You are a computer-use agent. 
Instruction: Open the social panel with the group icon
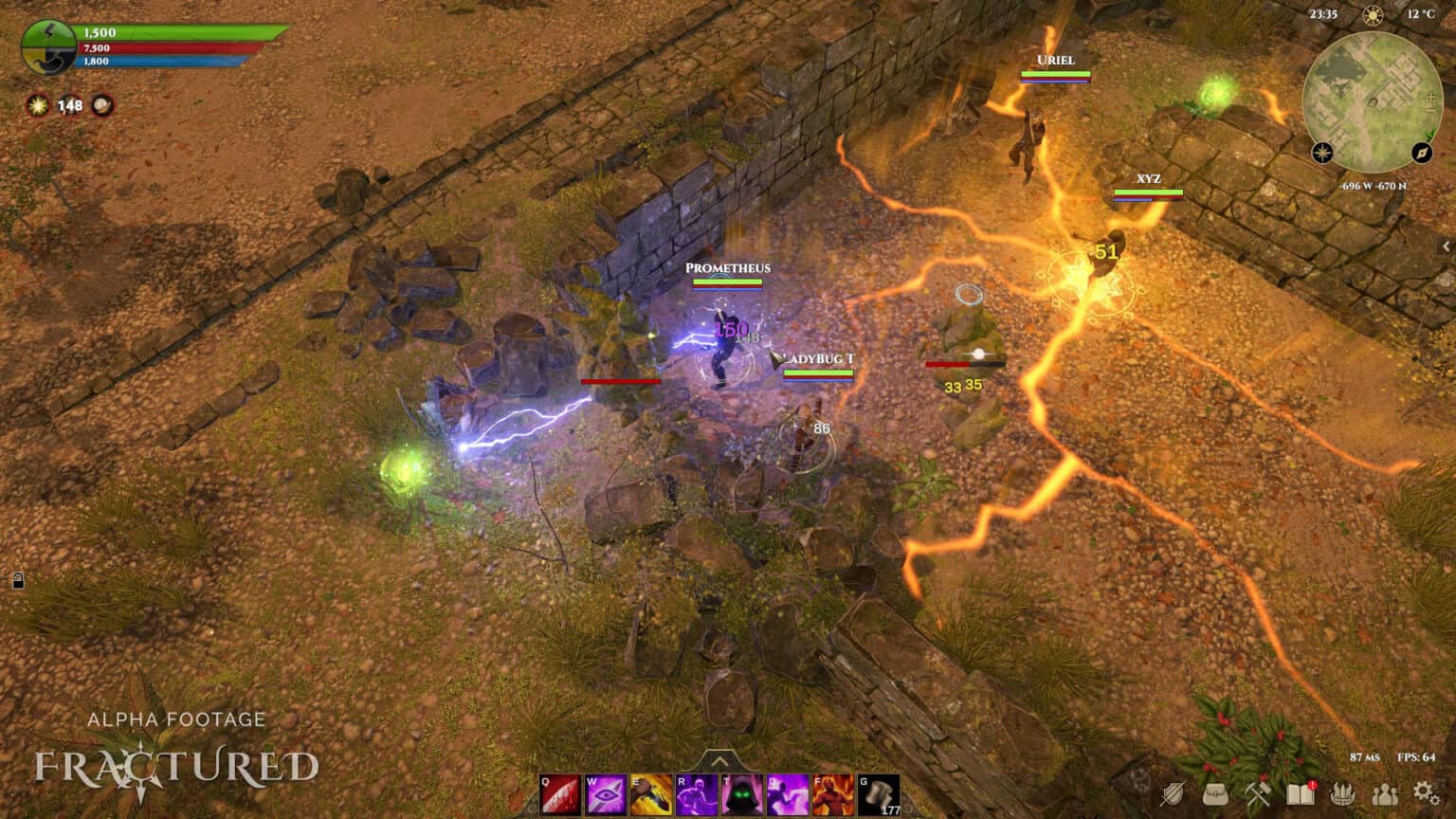tap(1386, 796)
